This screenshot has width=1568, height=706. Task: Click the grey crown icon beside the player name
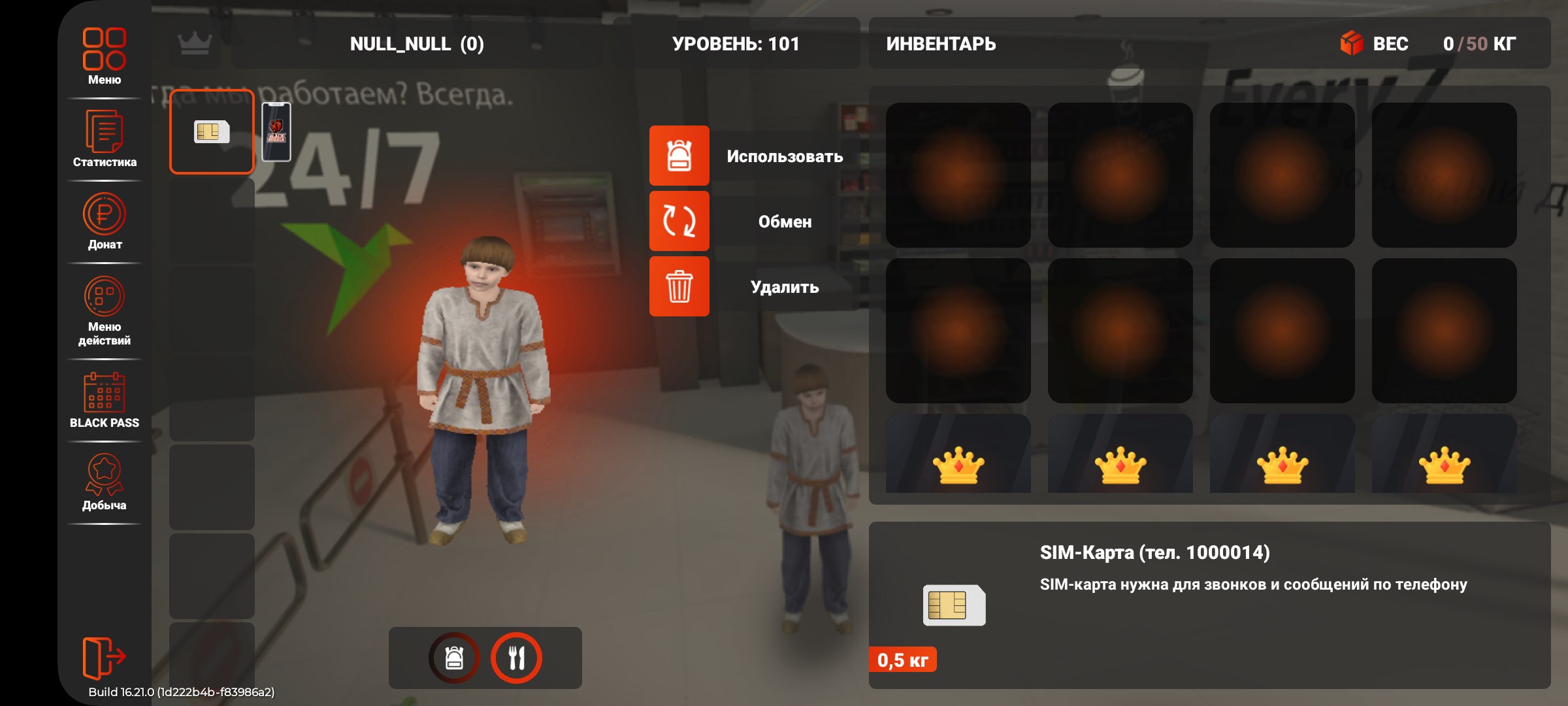[x=195, y=44]
